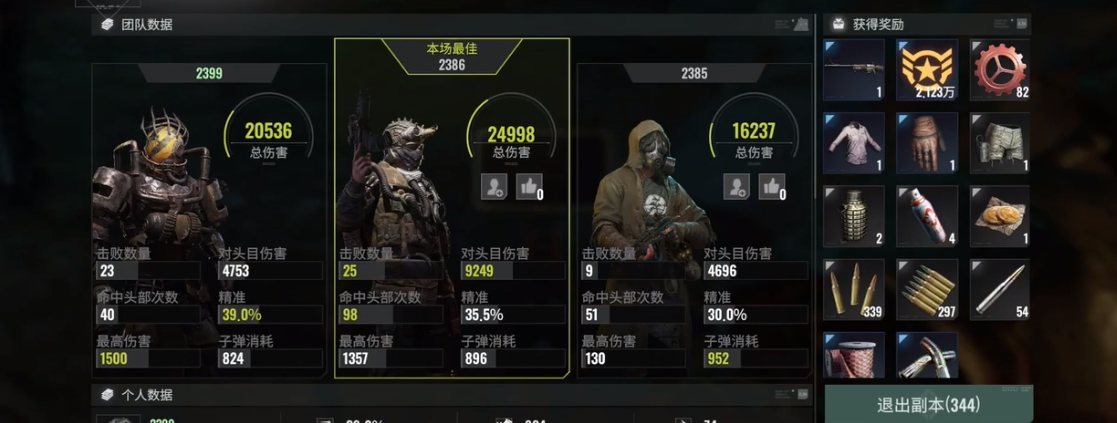Select the grenade reward slot
This screenshot has height=423, width=1117.
[x=854, y=216]
